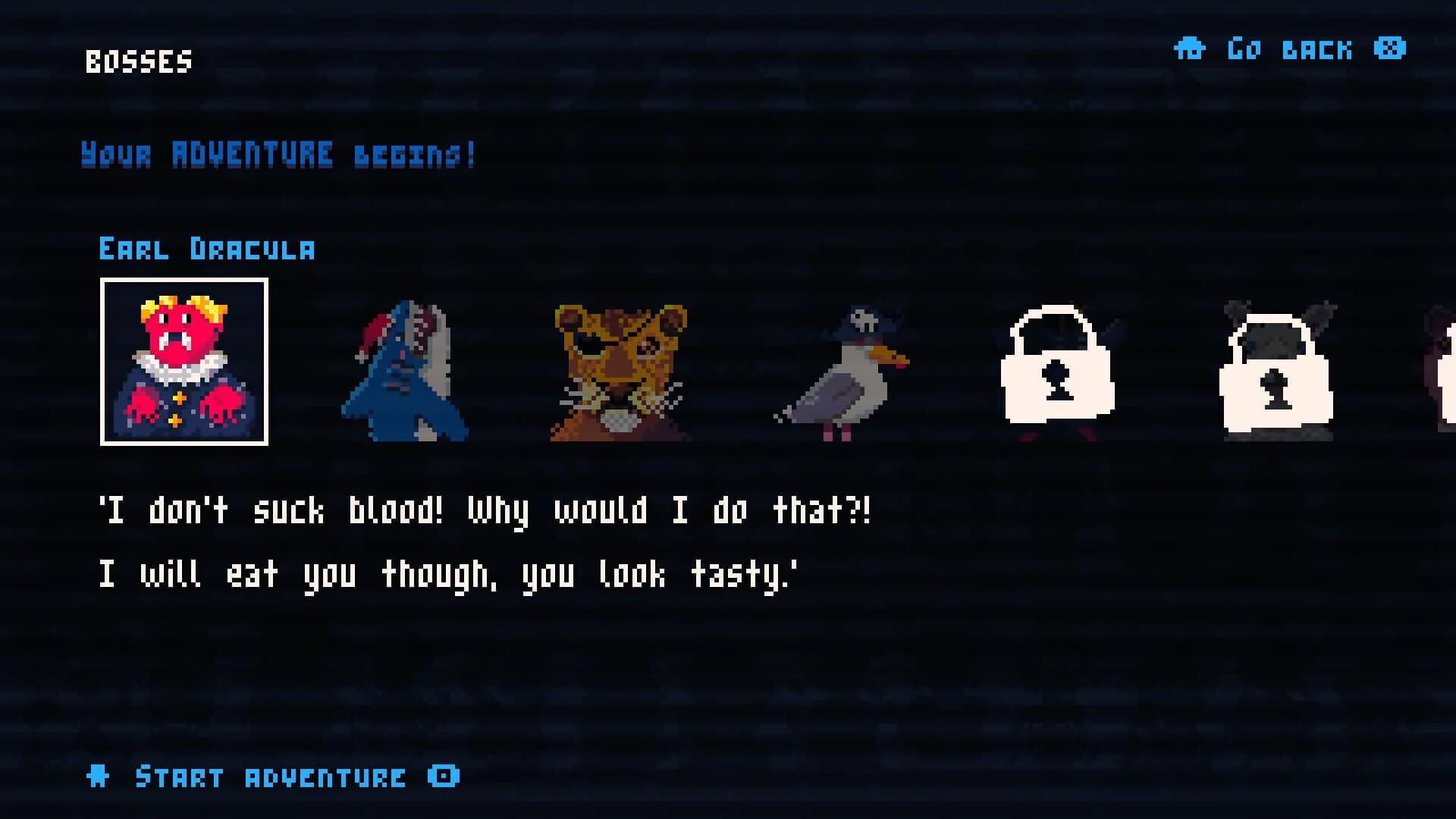
Task: Click Go back
Action: (1289, 49)
